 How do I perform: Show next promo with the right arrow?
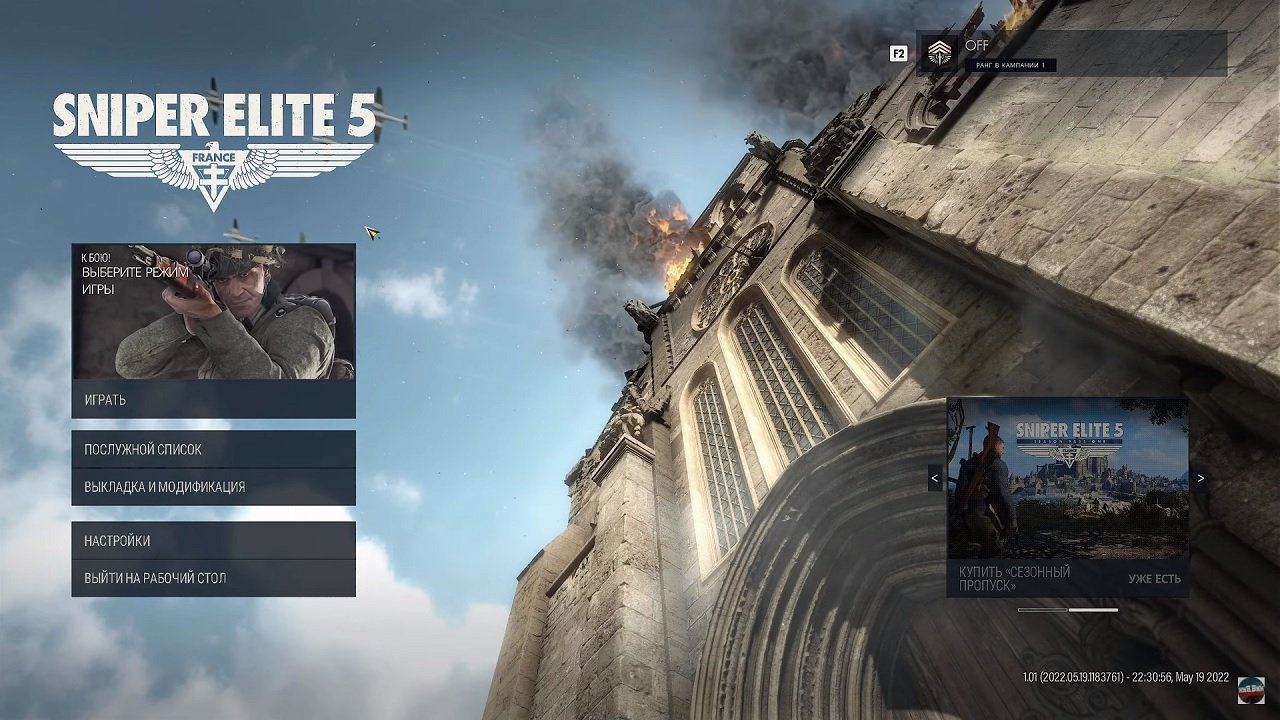[x=1200, y=478]
